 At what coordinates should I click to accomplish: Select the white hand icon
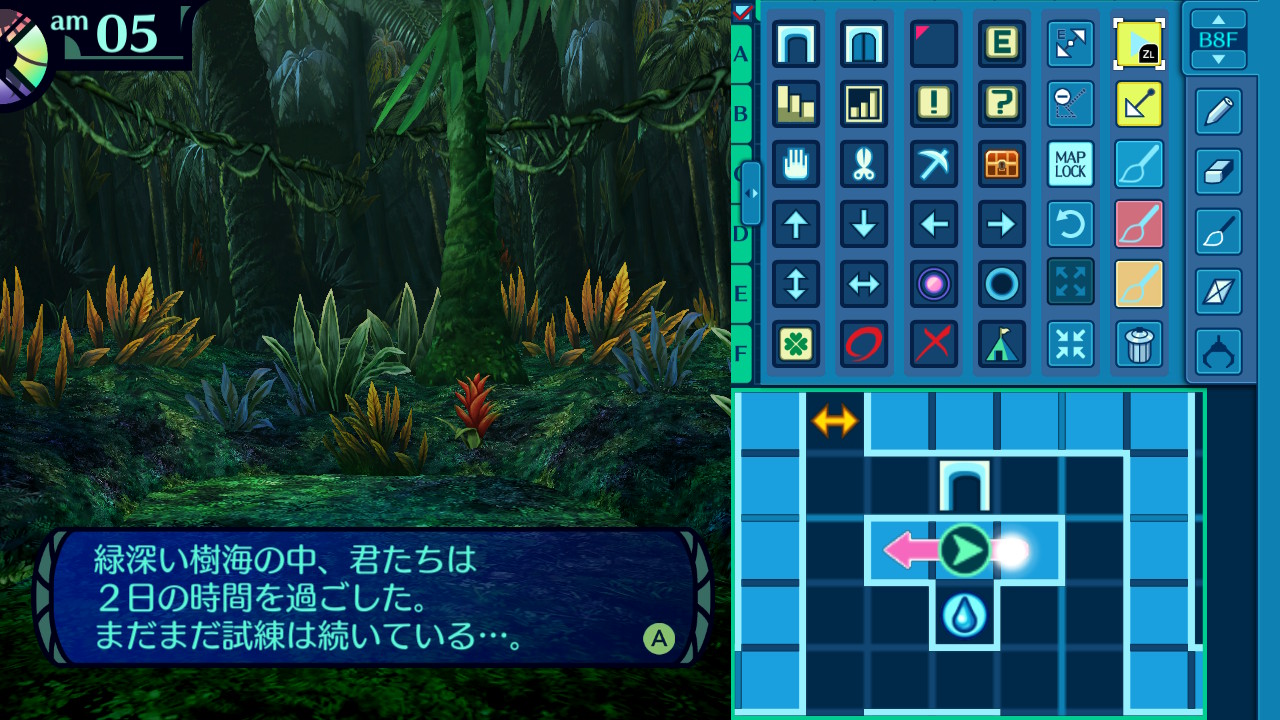(x=796, y=164)
